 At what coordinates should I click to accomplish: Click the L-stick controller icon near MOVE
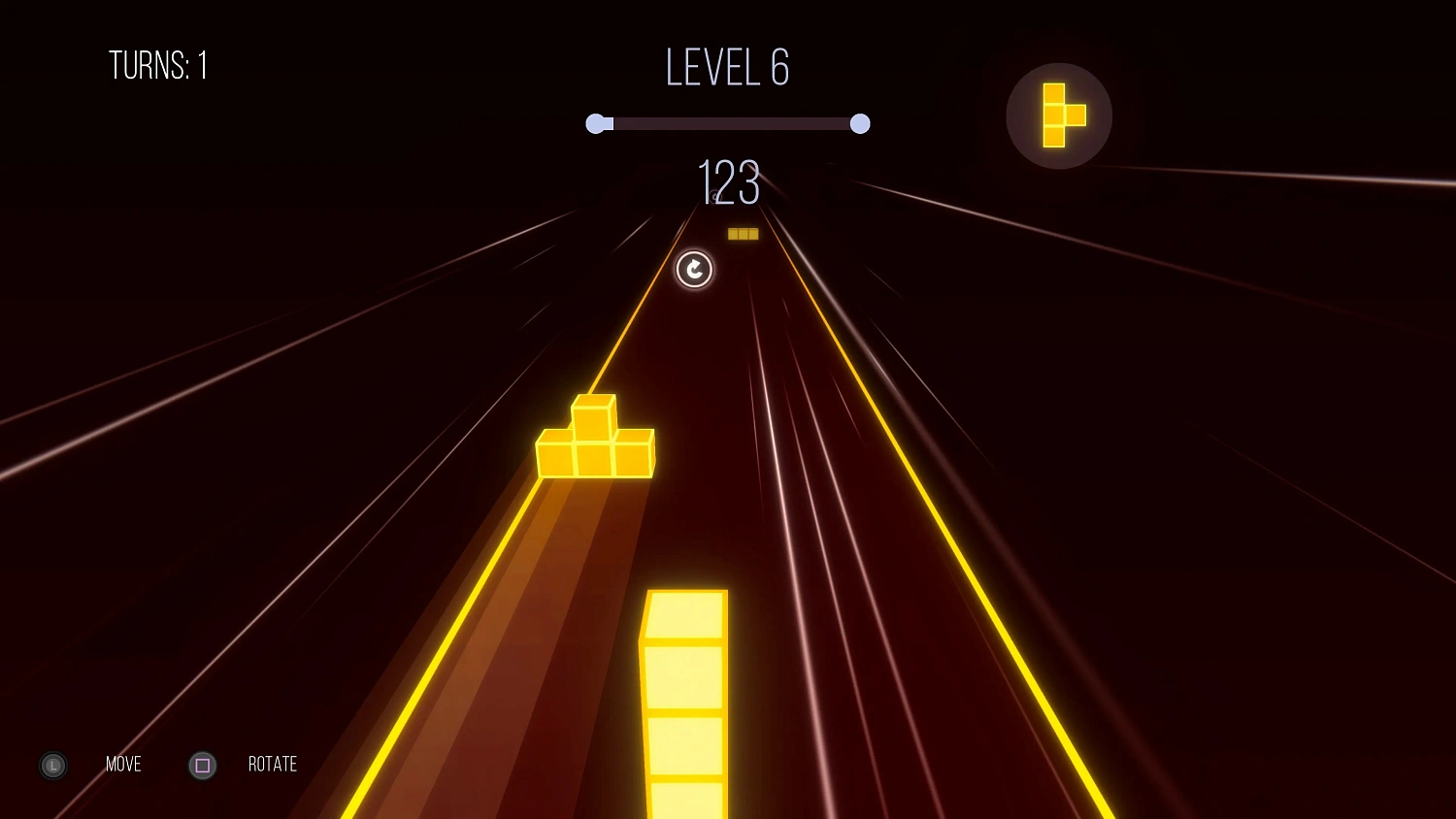(52, 766)
